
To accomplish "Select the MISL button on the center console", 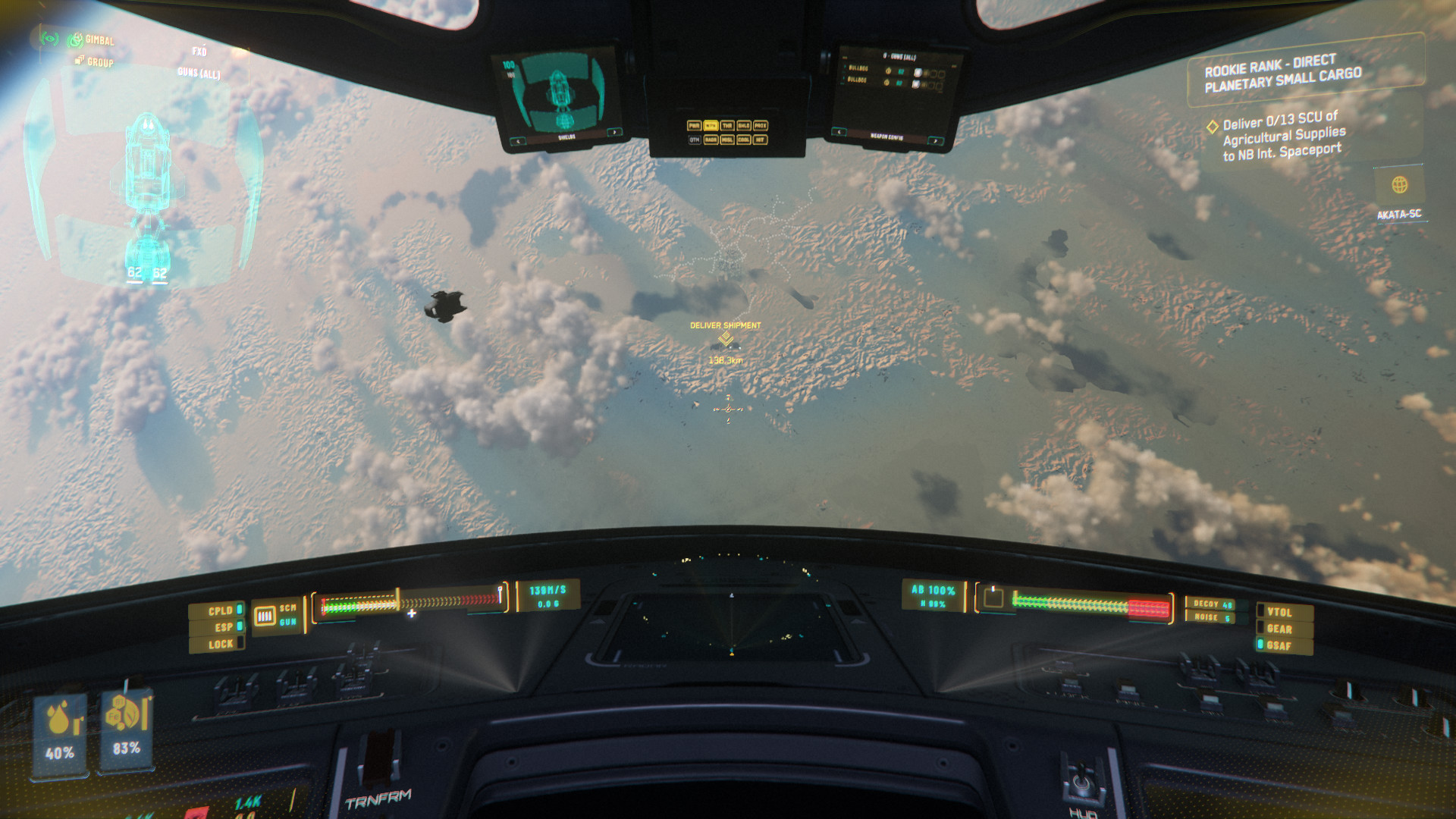I will click(727, 140).
